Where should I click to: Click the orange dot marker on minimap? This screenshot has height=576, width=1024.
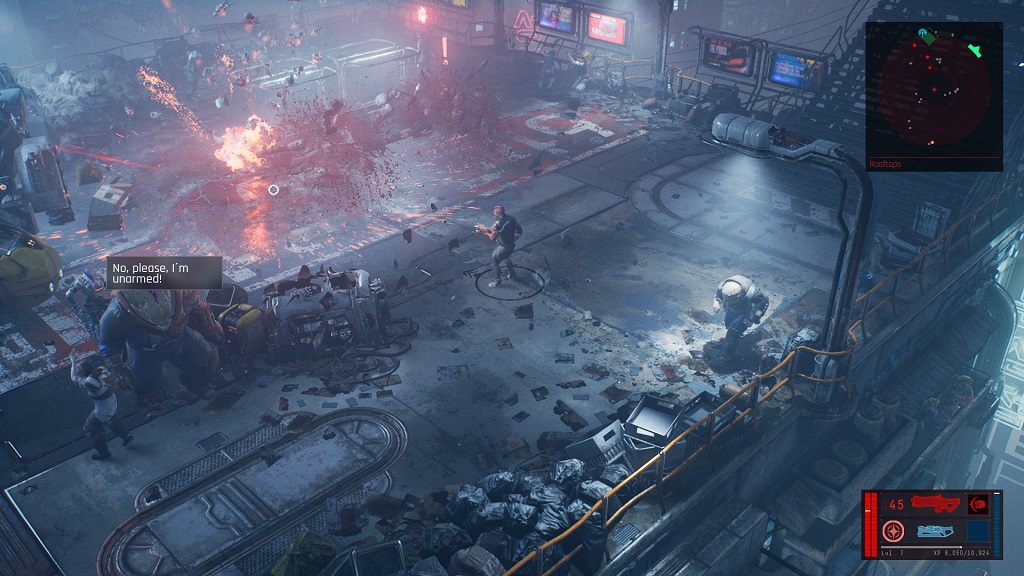pos(932,142)
